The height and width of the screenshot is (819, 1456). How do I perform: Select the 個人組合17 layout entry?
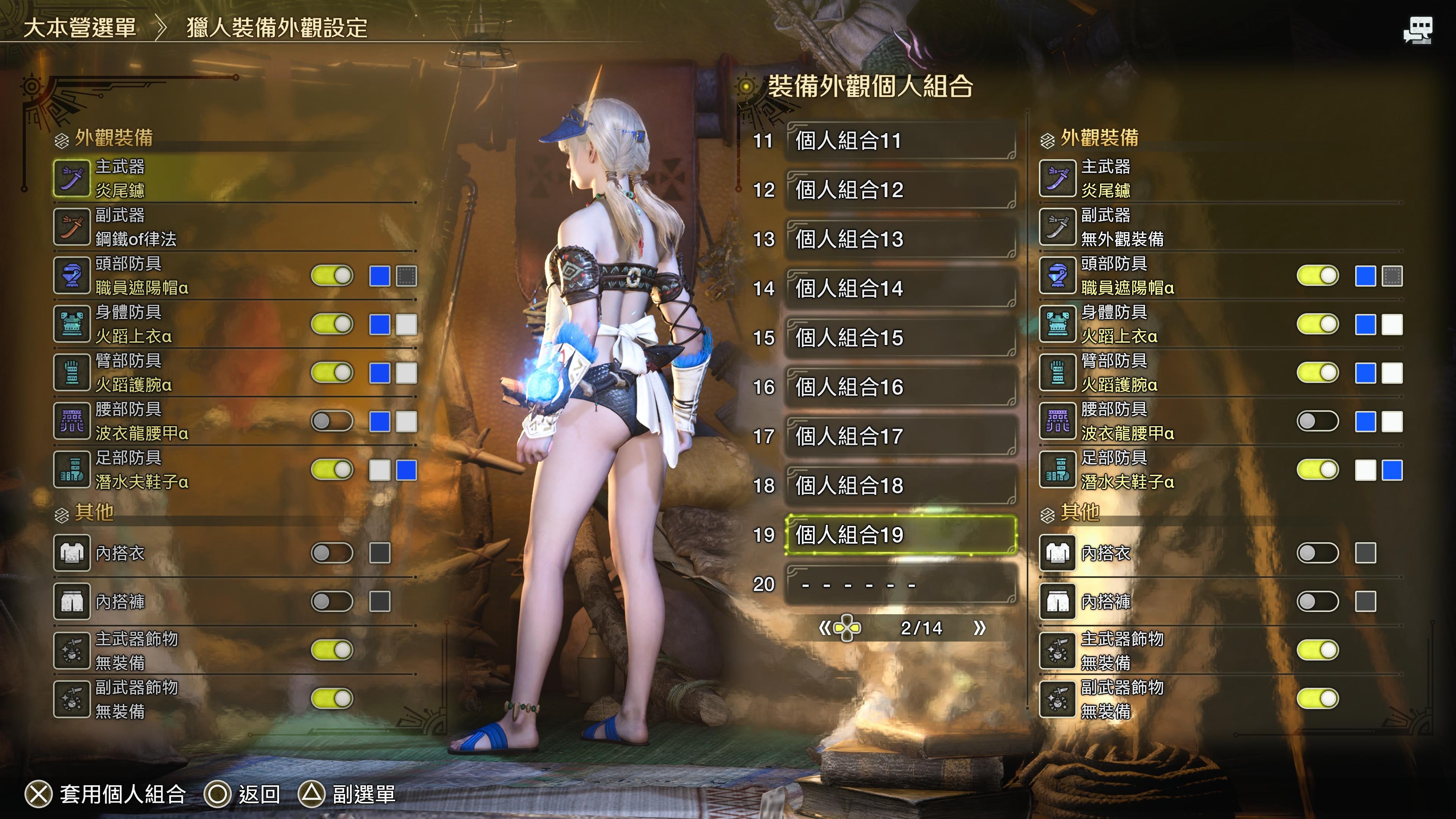pos(901,436)
